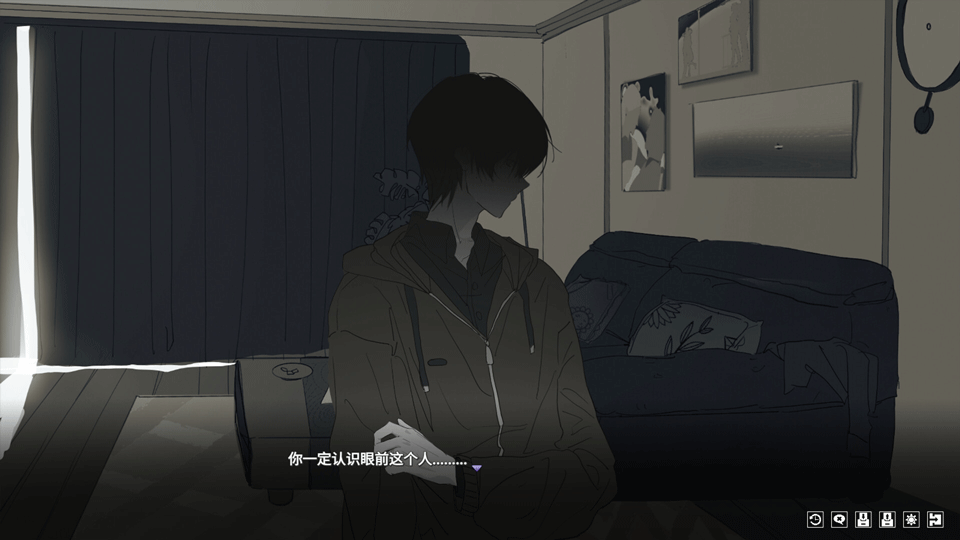Click the exit arrow icon
This screenshot has width=960, height=540.
(935, 519)
